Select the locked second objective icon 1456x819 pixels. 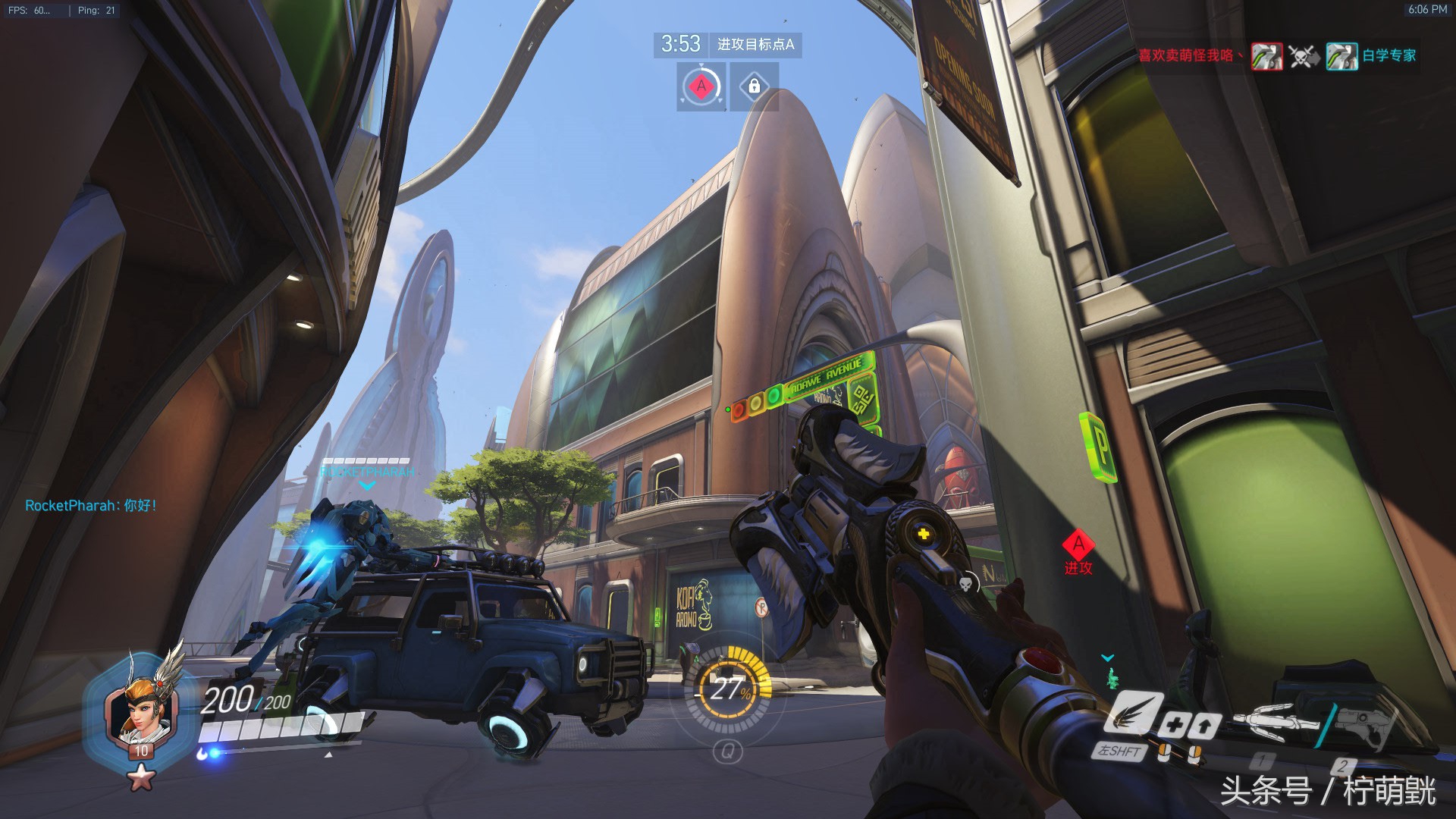[x=754, y=86]
